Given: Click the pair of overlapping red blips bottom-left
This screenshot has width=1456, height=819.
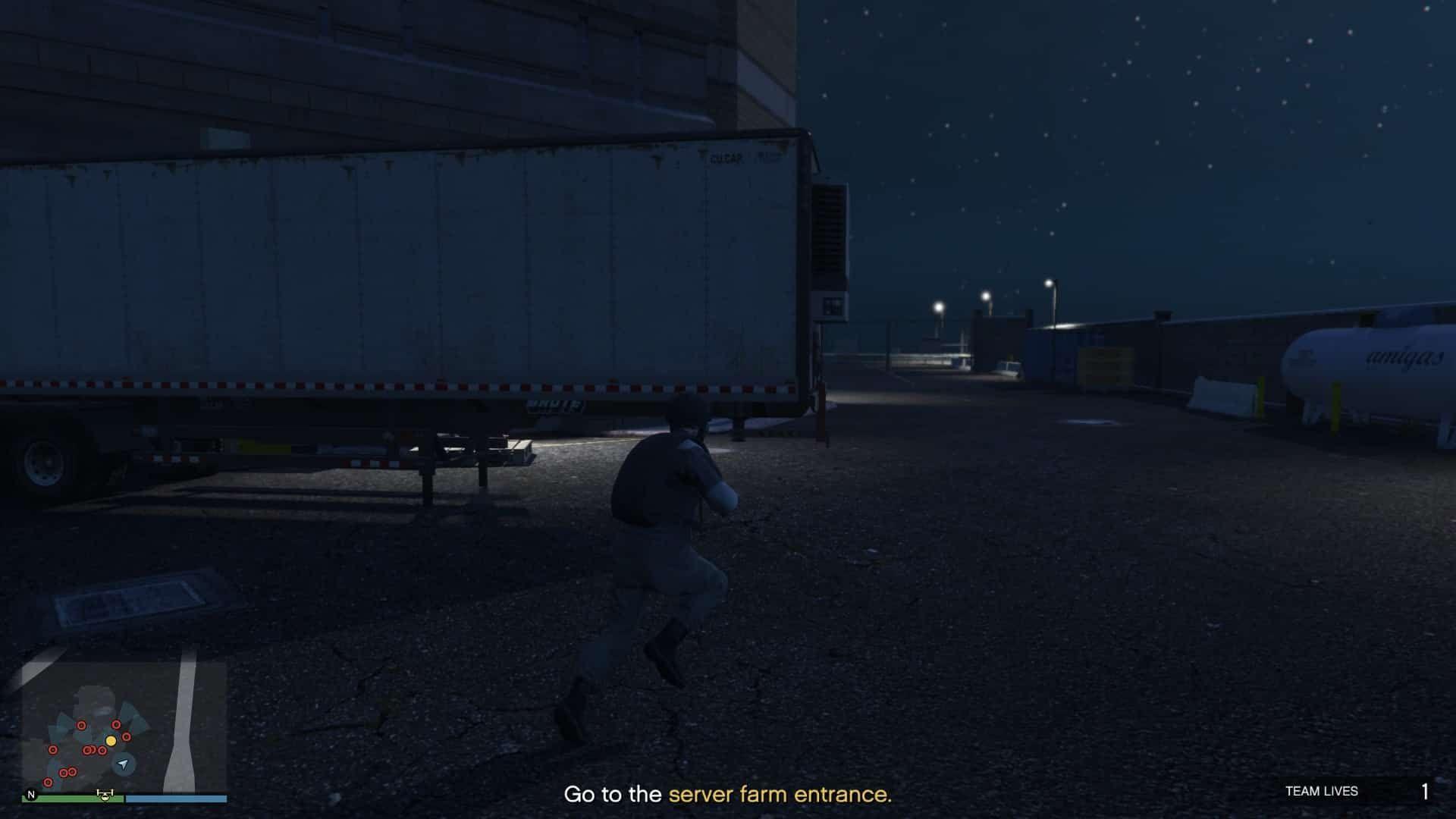Looking at the screenshot, I should (x=67, y=772).
